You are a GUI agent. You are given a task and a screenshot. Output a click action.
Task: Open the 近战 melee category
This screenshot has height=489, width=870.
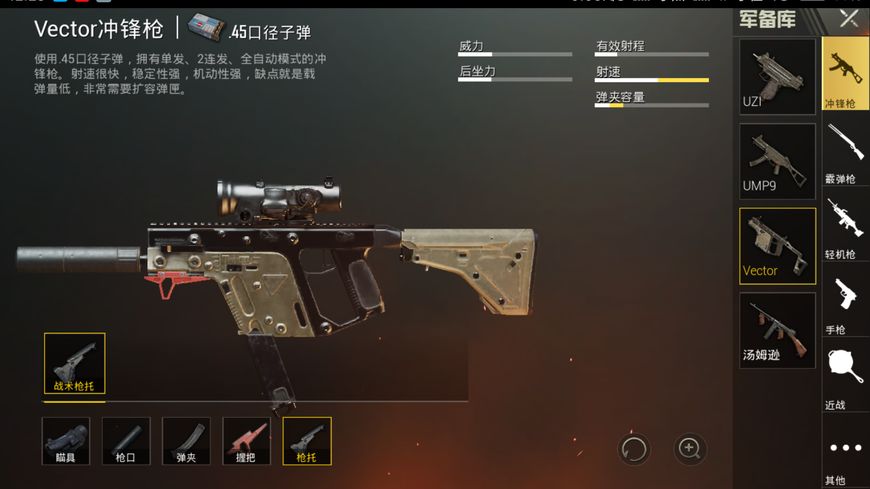coord(845,378)
